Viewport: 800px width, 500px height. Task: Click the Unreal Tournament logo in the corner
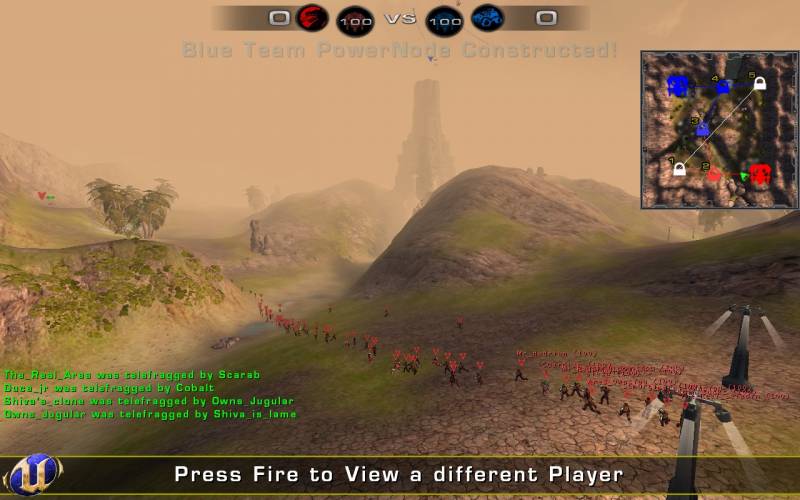[x=32, y=474]
